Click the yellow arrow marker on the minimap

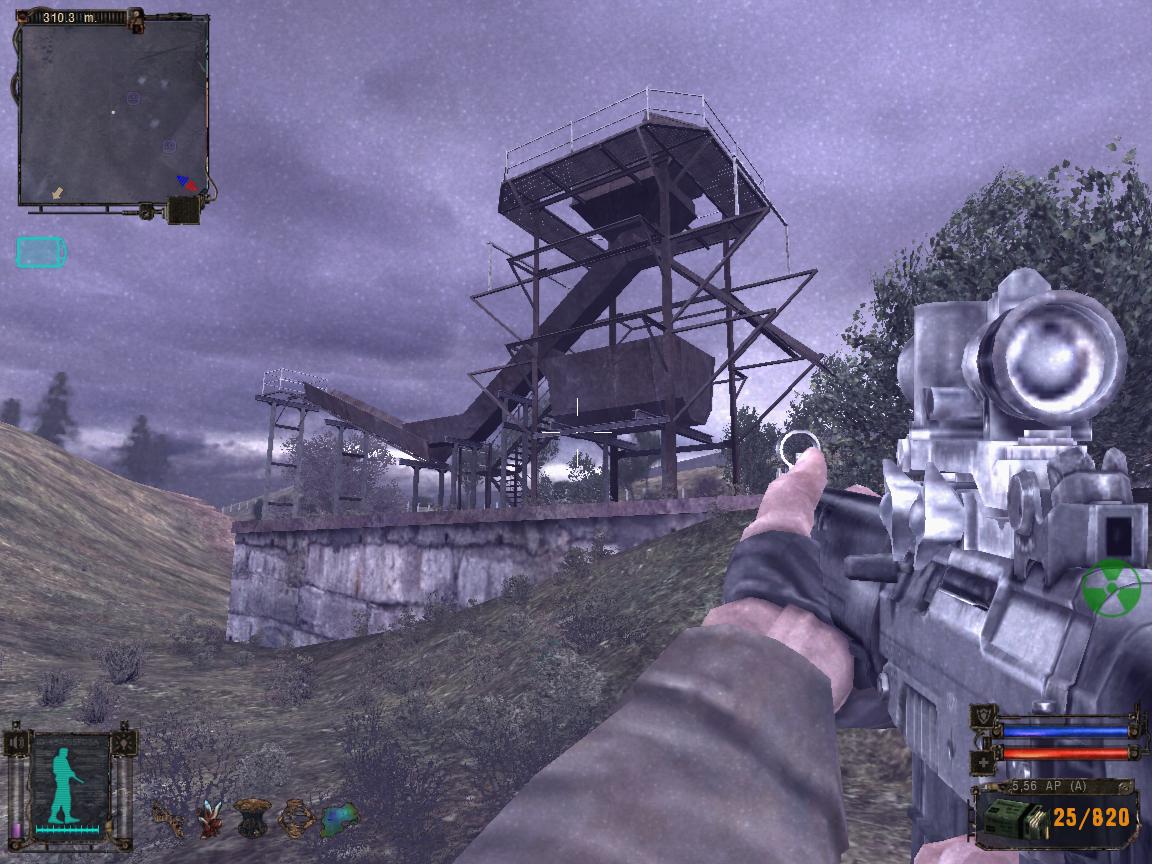point(58,192)
